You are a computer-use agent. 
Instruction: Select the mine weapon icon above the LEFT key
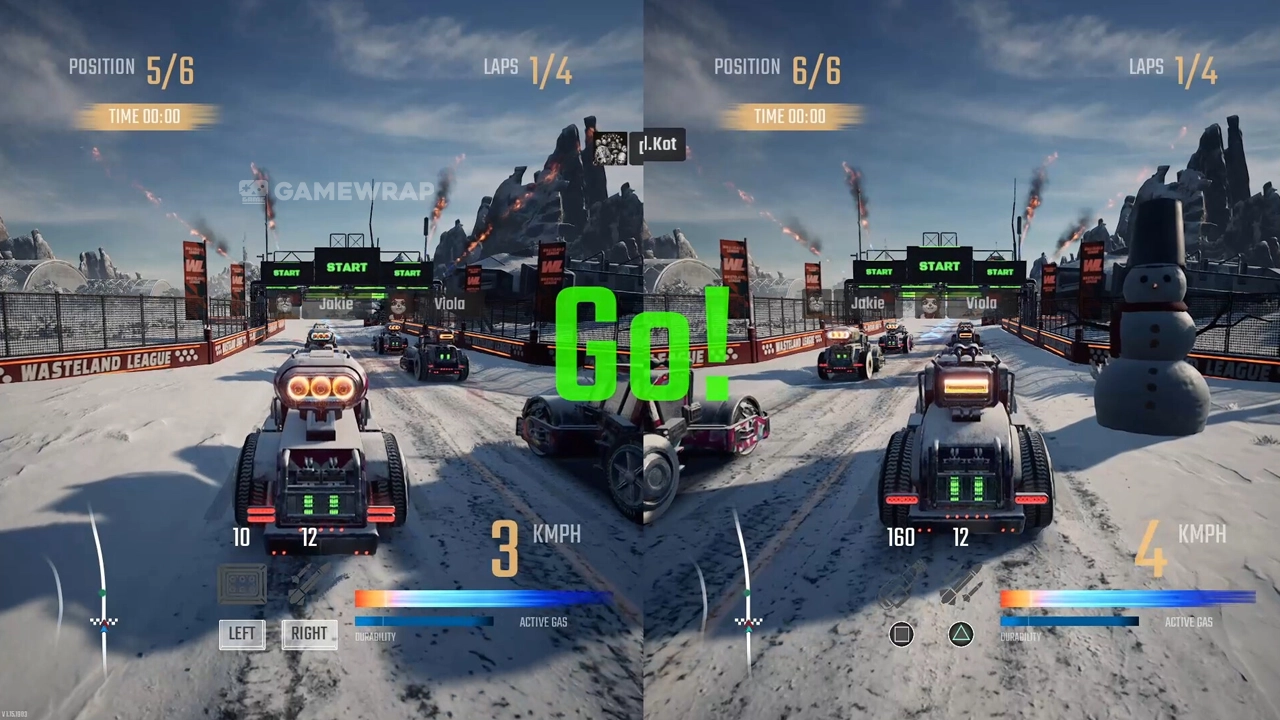click(x=243, y=585)
